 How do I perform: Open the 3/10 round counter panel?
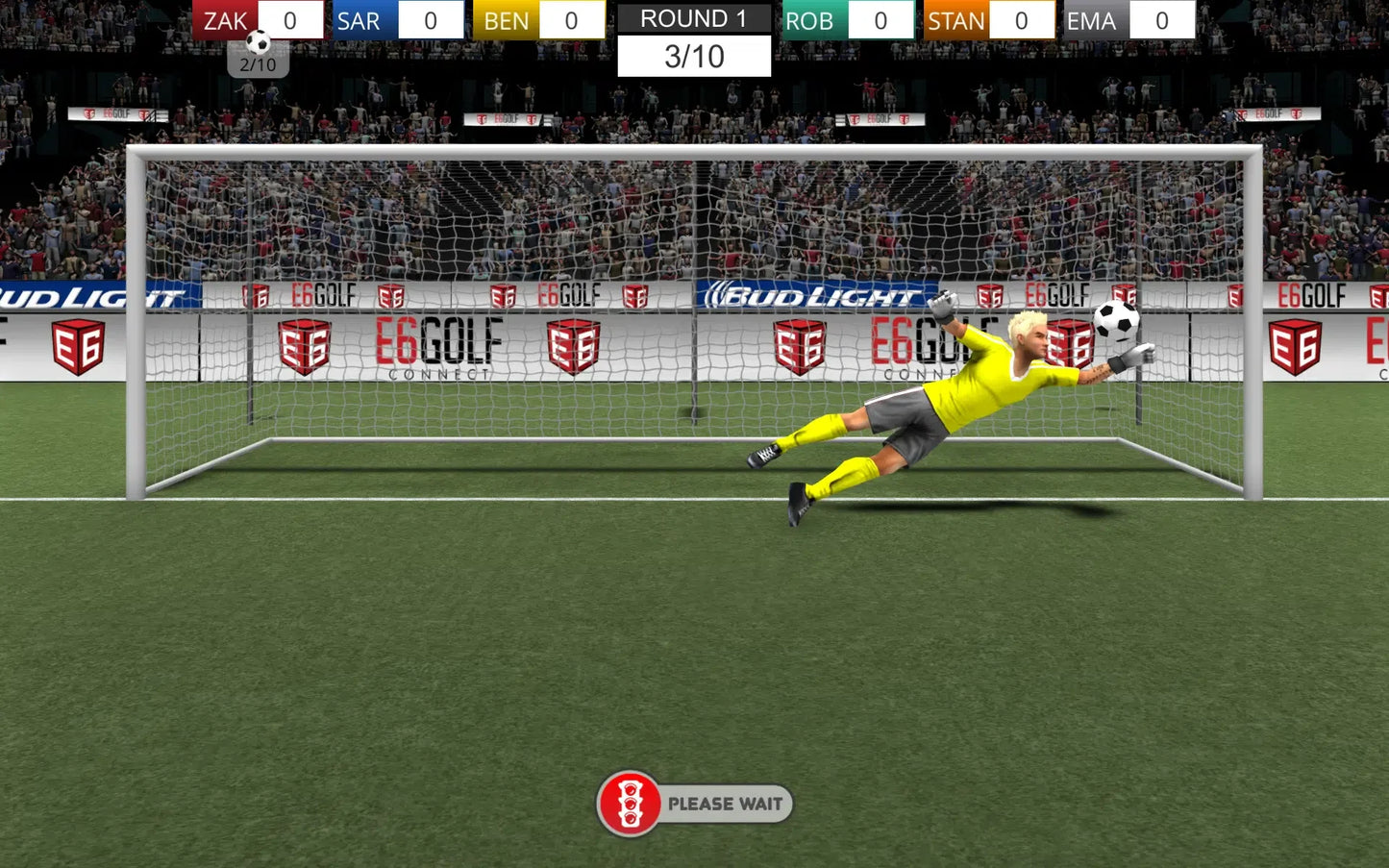[693, 56]
